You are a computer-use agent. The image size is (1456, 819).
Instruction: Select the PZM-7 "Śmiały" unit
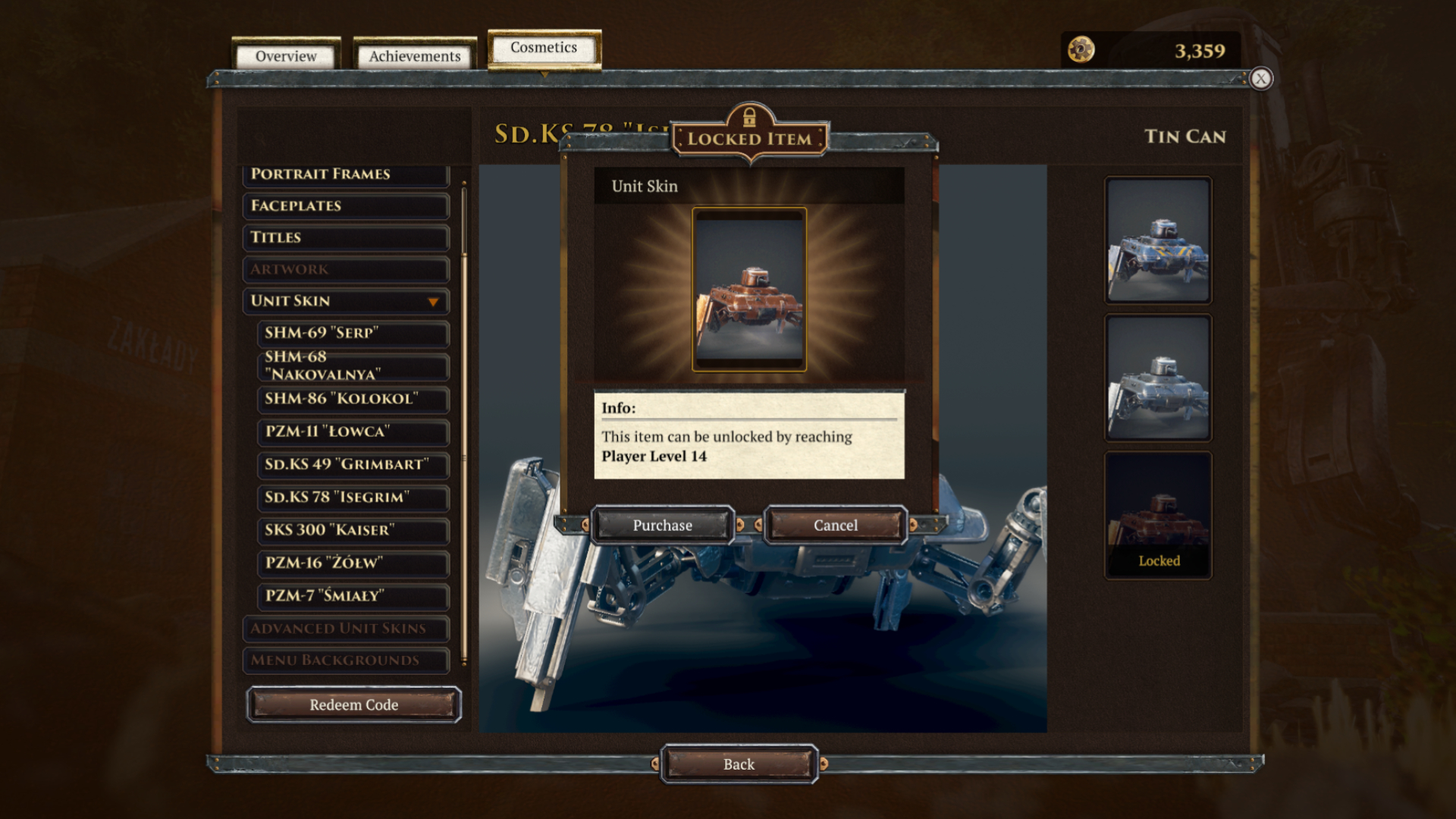point(353,596)
